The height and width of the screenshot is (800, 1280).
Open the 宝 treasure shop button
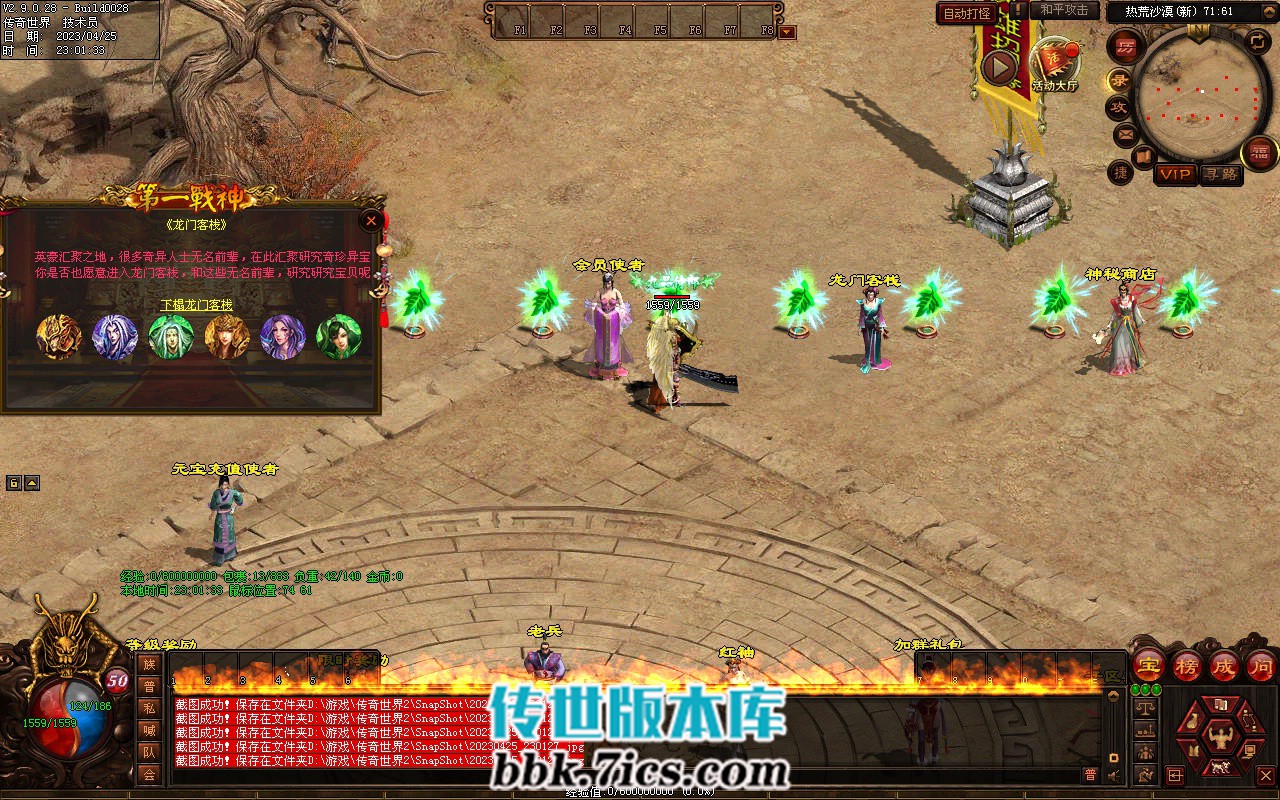coord(1150,665)
